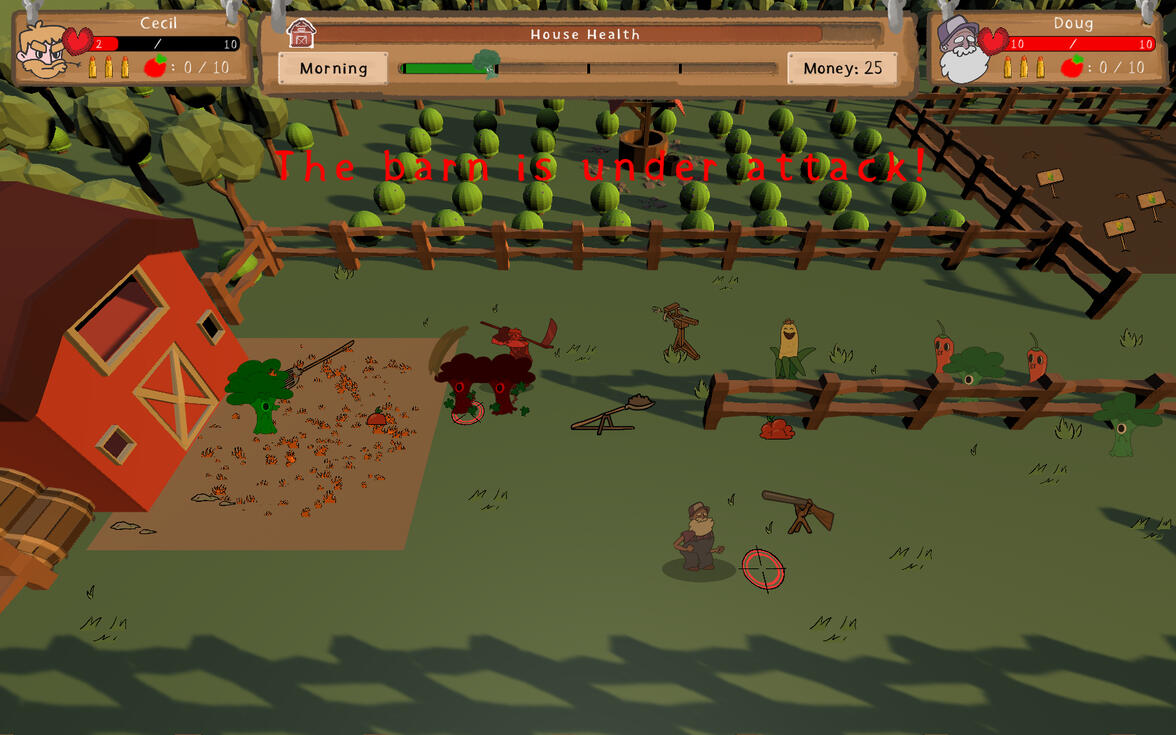Click Cecil's character portrait
1176x735 pixels.
click(43, 52)
